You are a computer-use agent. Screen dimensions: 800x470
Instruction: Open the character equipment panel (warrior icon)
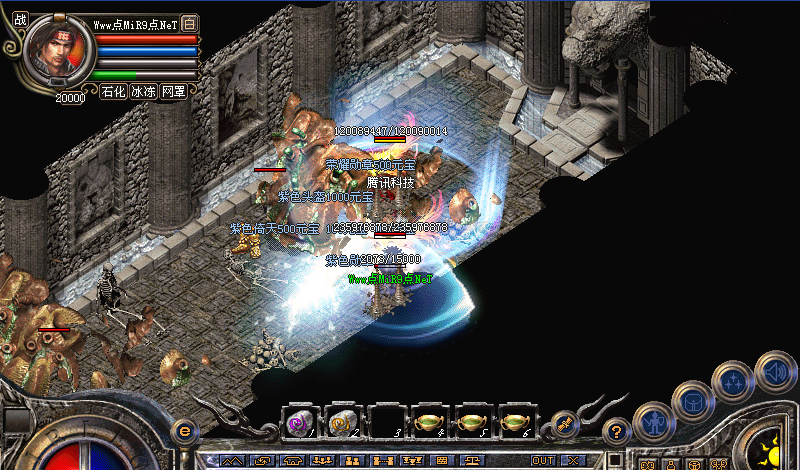point(654,422)
